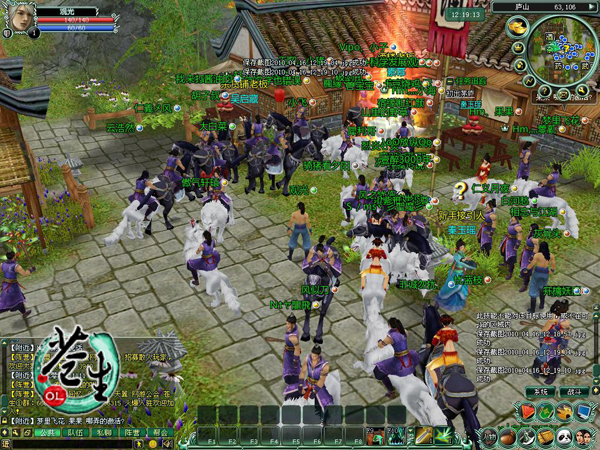The width and height of the screenshot is (600, 450).
Task: Activate the golden sword skill
Action: (425, 434)
